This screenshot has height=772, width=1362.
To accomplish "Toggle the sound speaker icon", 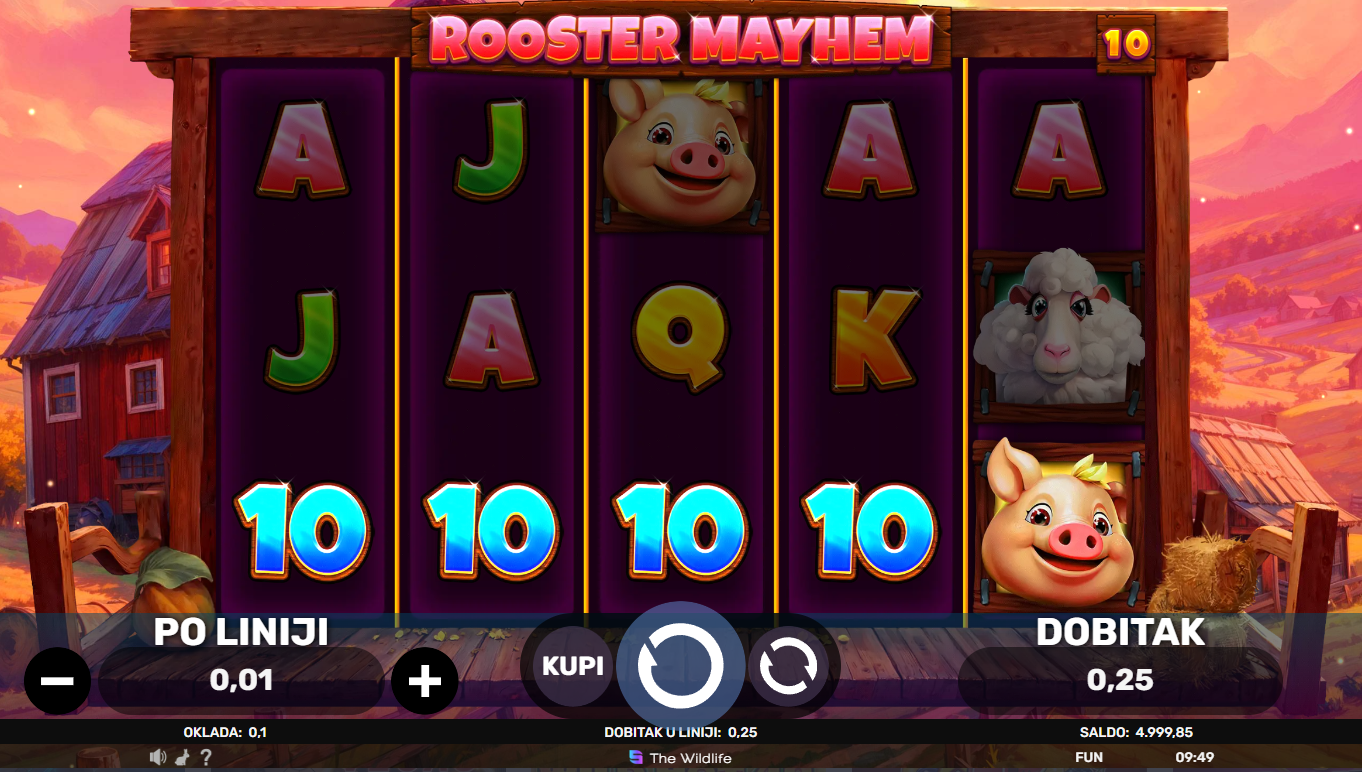I will pos(158,757).
